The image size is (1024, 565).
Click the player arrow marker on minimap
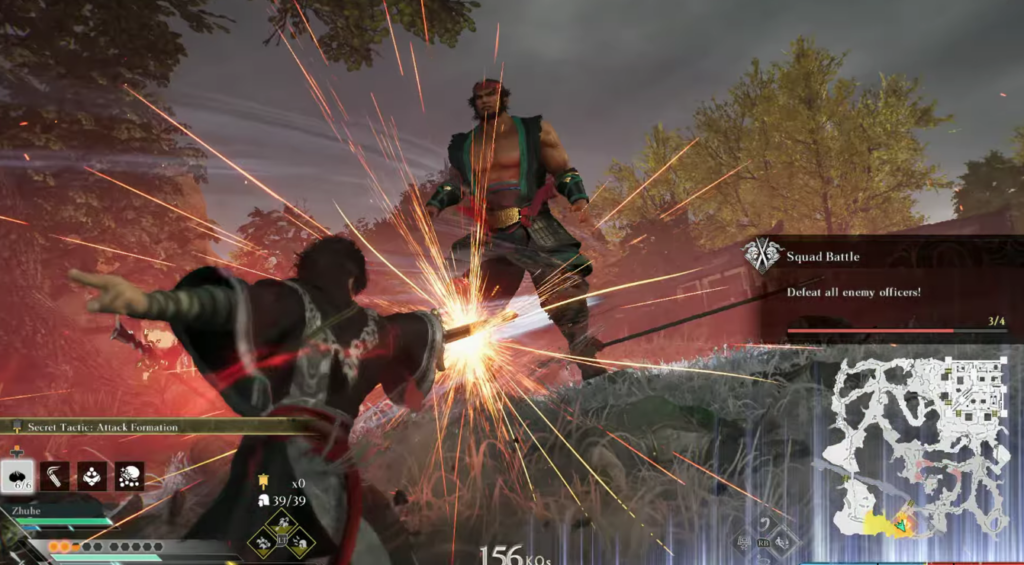pyautogui.click(x=902, y=523)
